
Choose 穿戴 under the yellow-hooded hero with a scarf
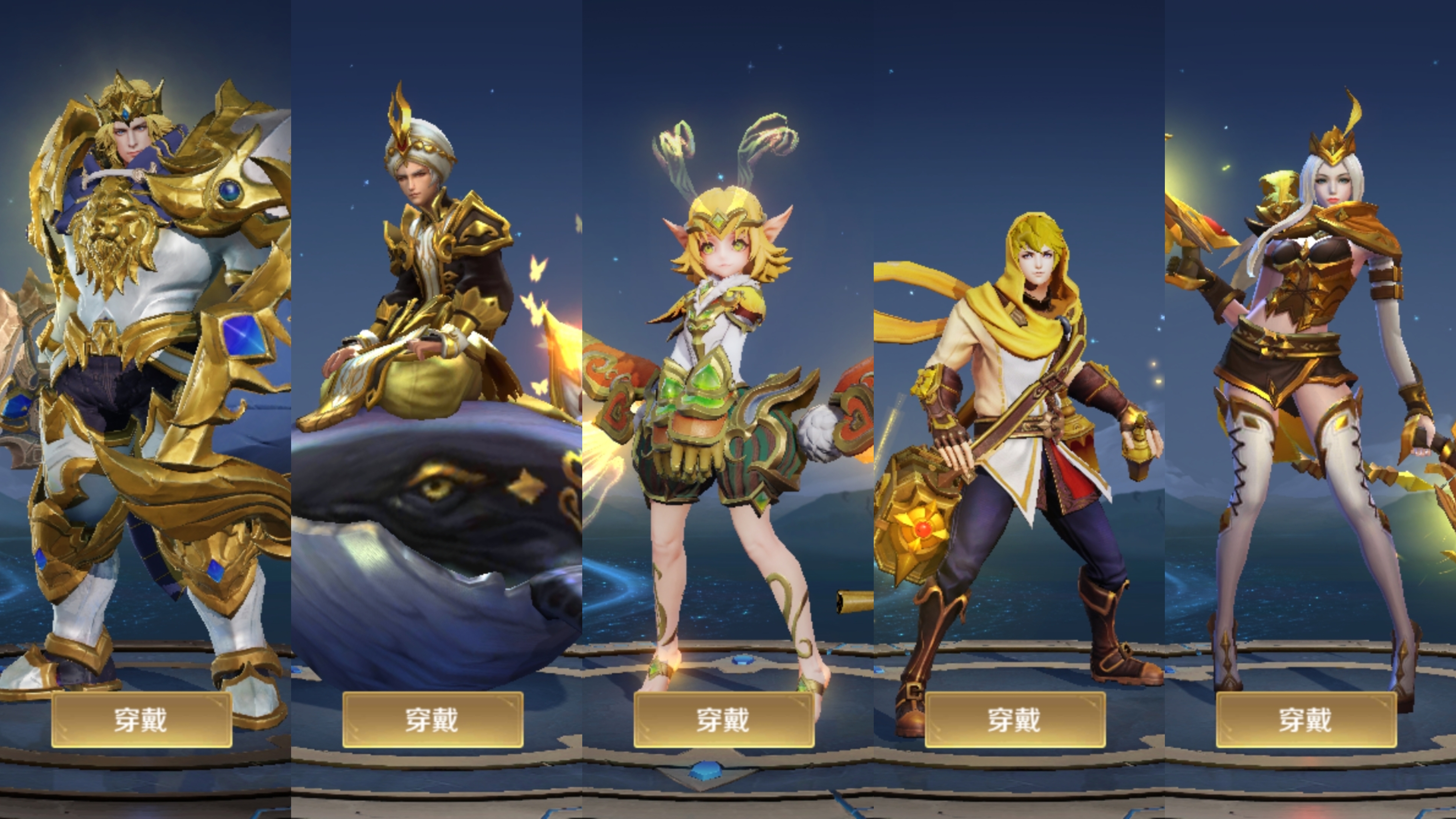pos(1015,719)
